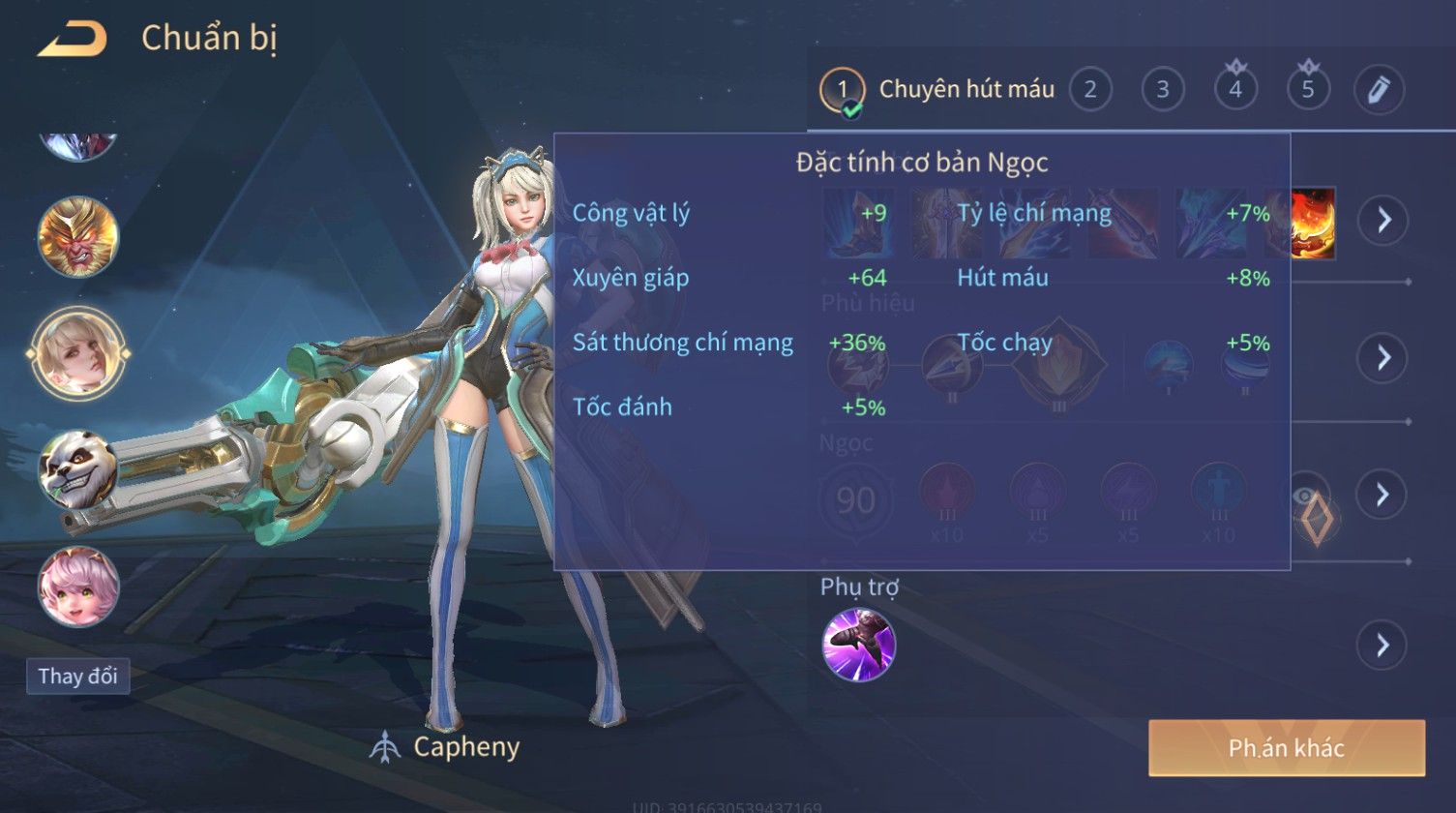Viewport: 1456px width, 813px height.
Task: Choose locked loadout preset 5
Action: click(1308, 90)
